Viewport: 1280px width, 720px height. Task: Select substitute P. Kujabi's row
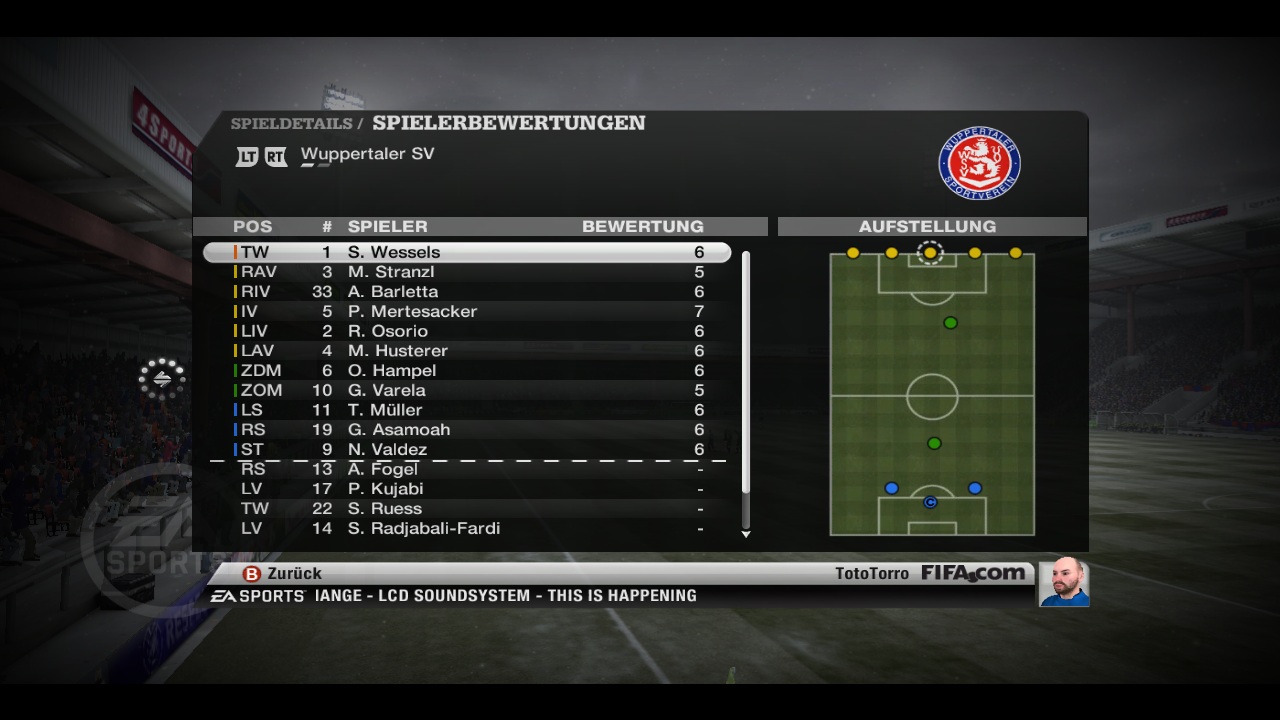(467, 489)
